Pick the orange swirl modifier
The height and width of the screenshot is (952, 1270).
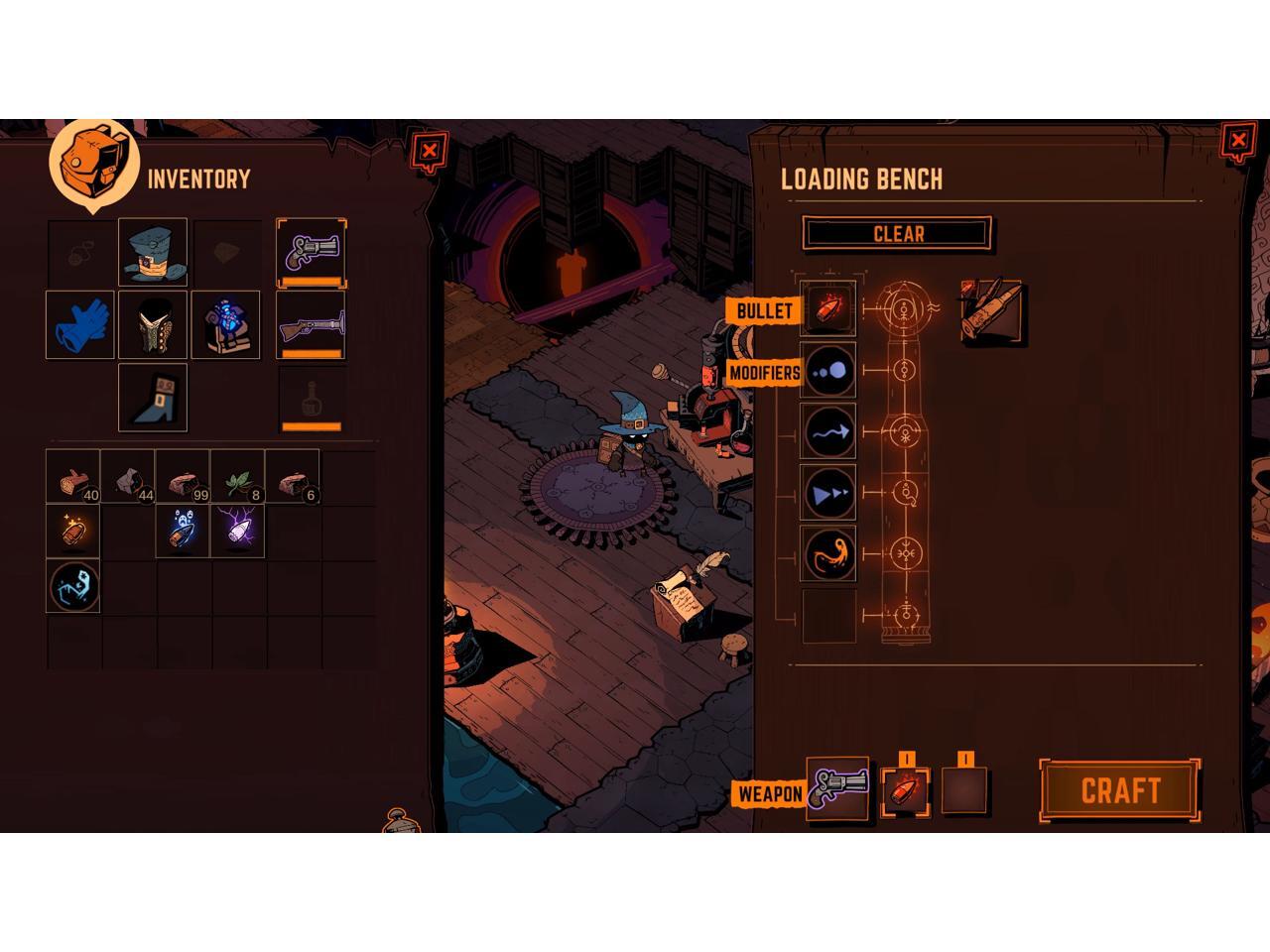[828, 553]
